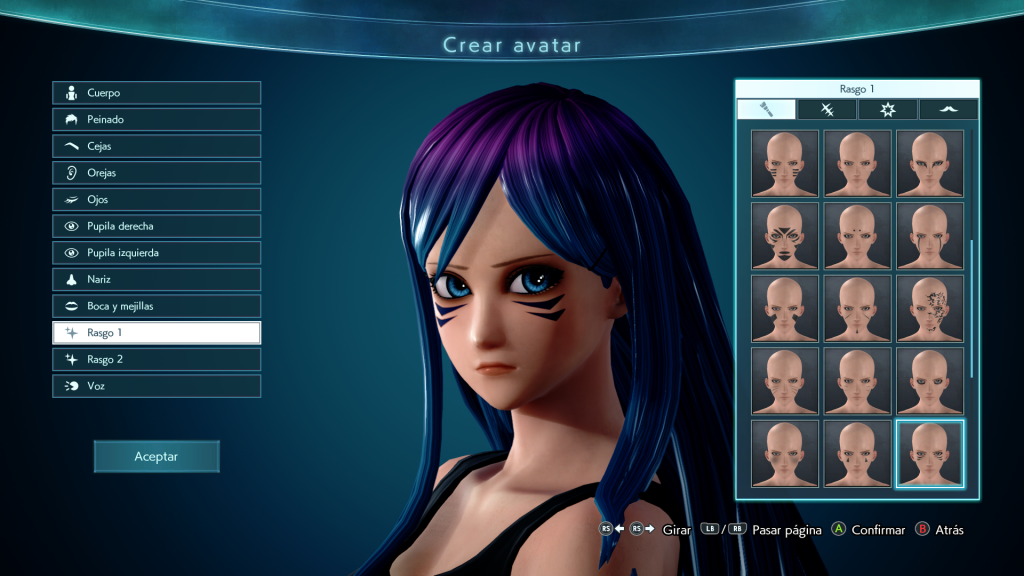1024x576 pixels.
Task: Select the three forehead dots face thumbnail
Action: [857, 235]
